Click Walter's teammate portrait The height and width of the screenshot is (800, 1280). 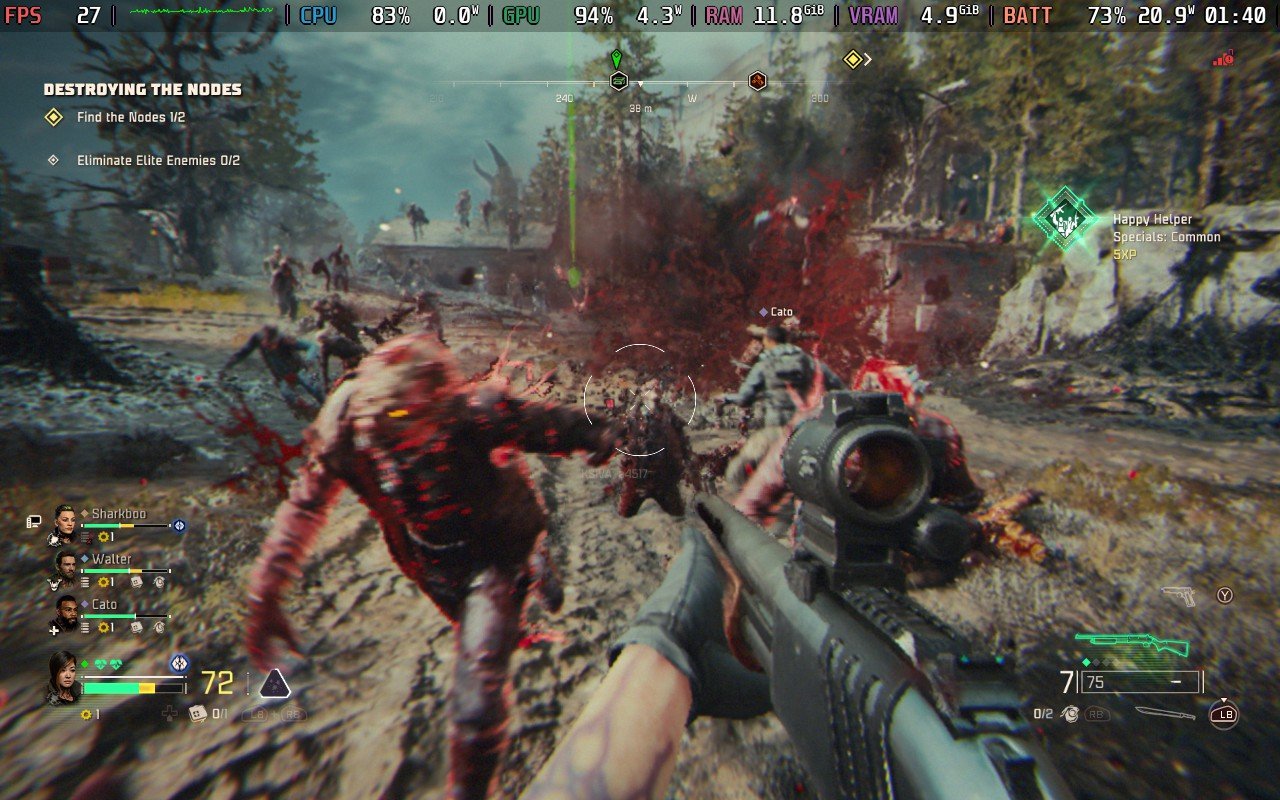pyautogui.click(x=66, y=567)
